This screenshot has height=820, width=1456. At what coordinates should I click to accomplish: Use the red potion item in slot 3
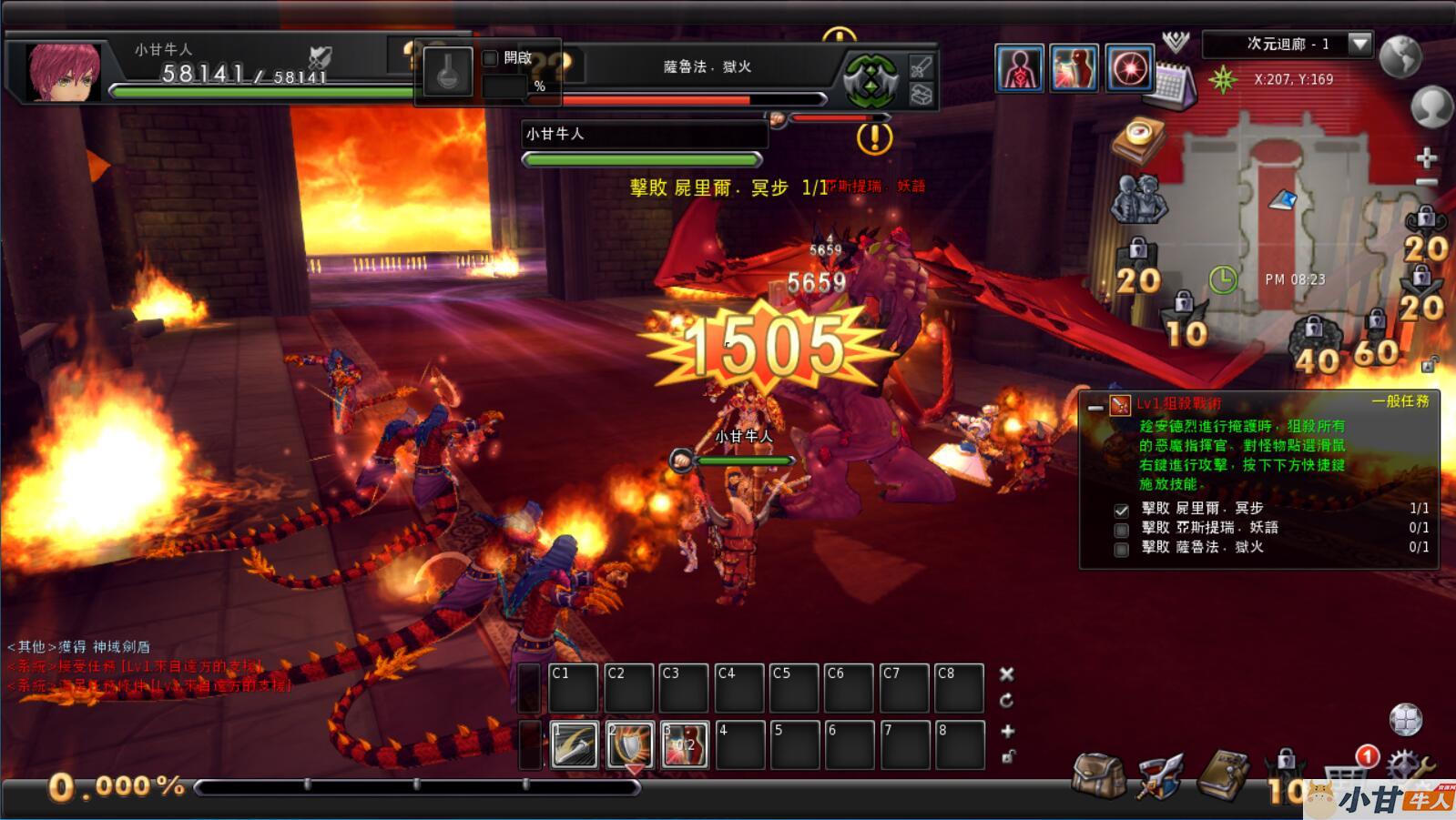(x=685, y=744)
